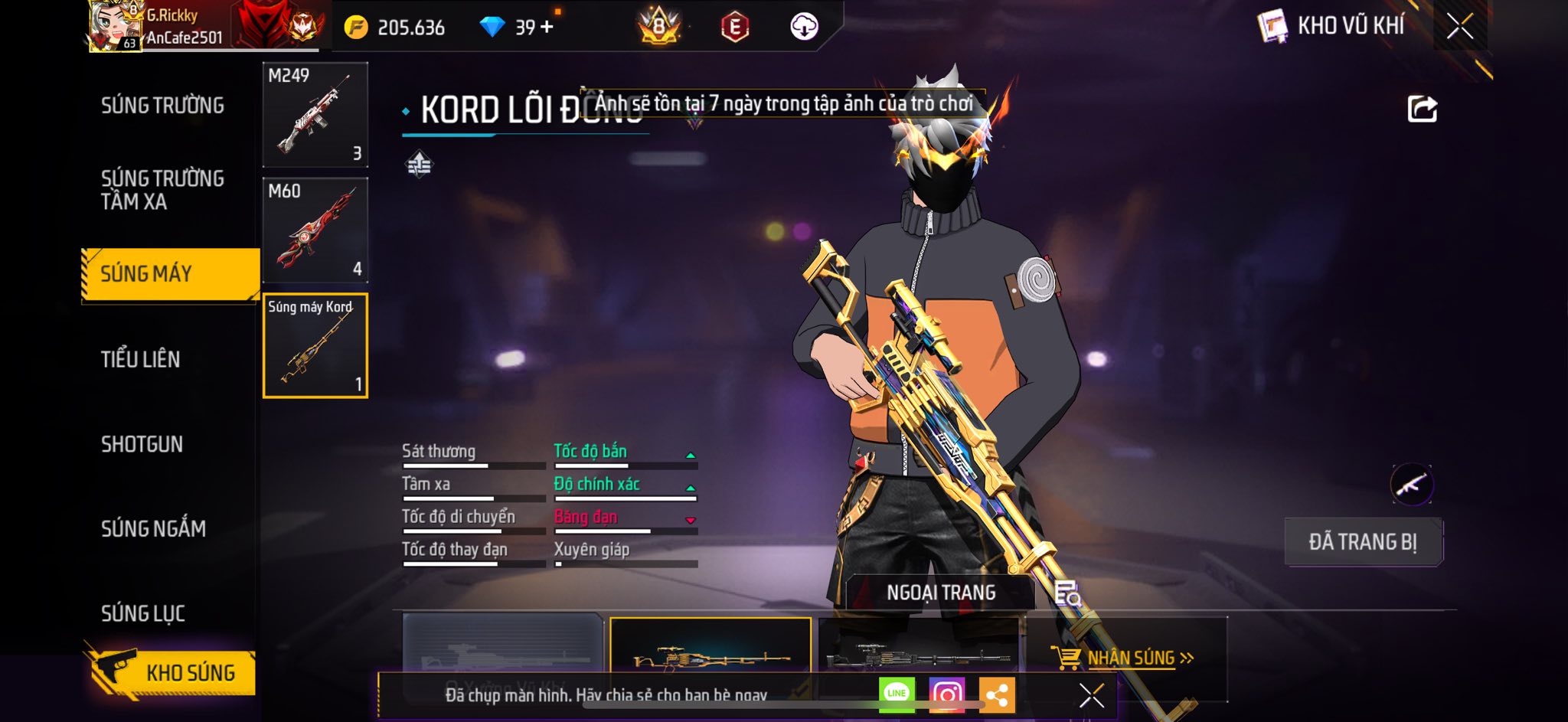Open the SÚNG TRƯỜNG TẦM XA category
1568x722 pixels.
click(x=162, y=190)
